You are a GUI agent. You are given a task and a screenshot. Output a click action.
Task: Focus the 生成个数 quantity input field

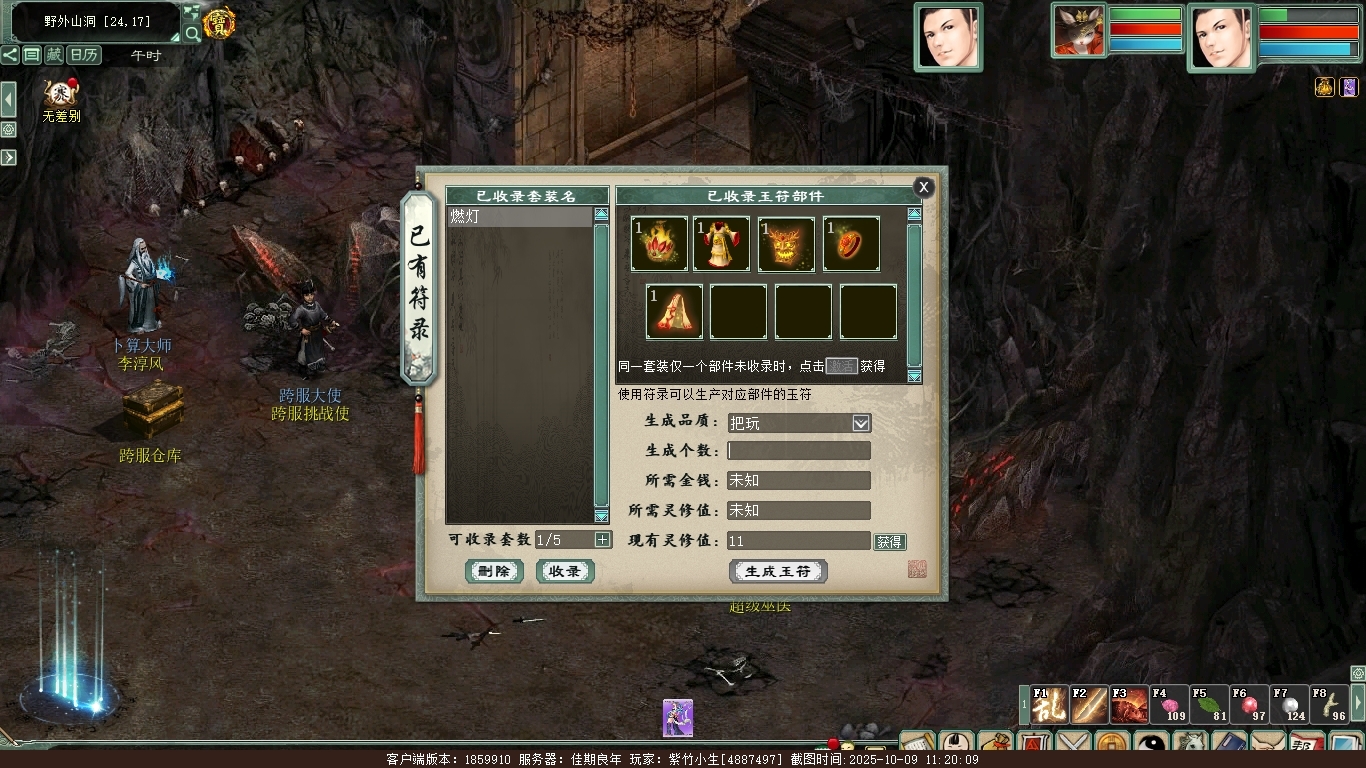tap(798, 451)
